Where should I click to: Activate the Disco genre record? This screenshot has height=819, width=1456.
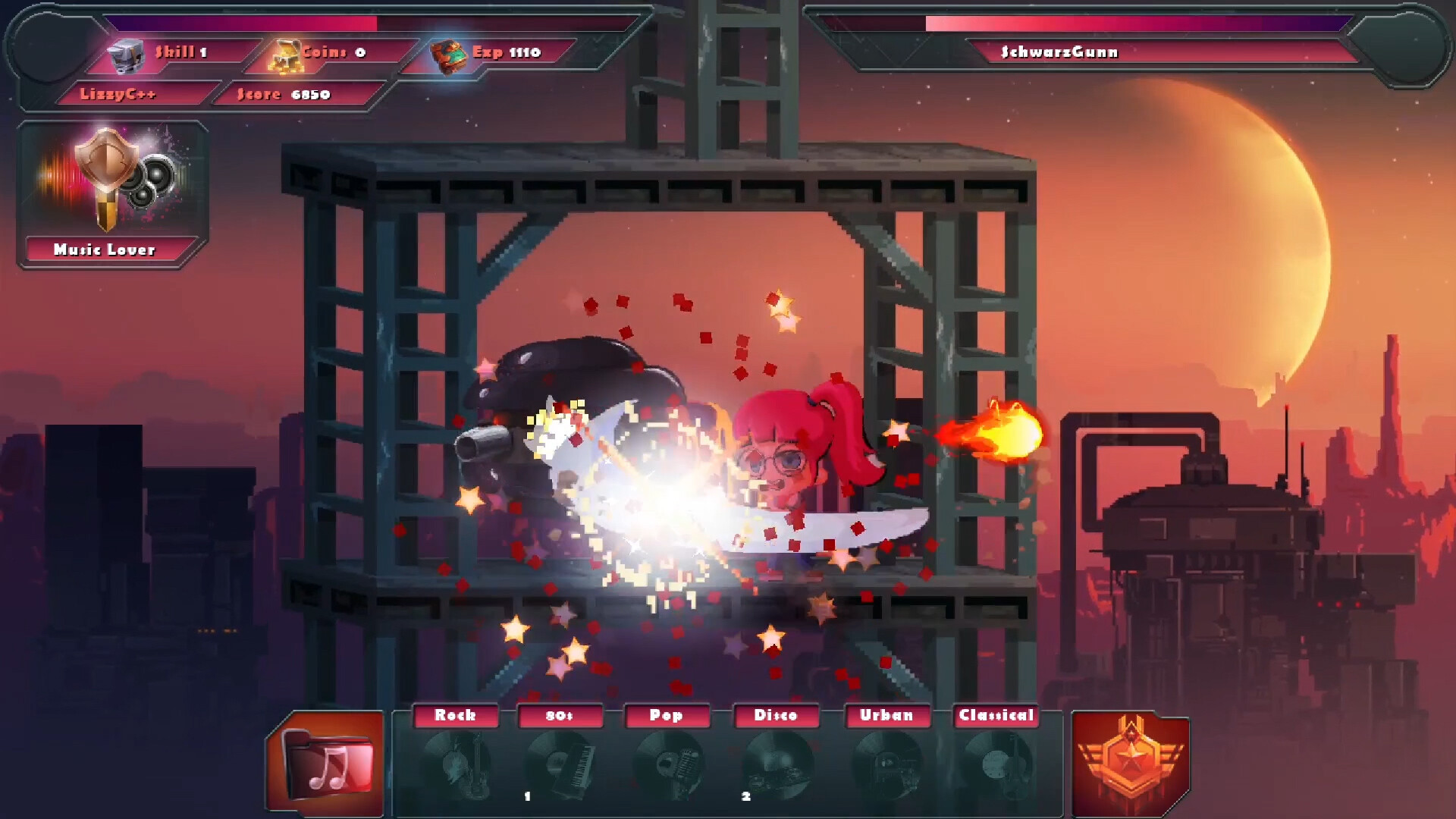point(776,762)
